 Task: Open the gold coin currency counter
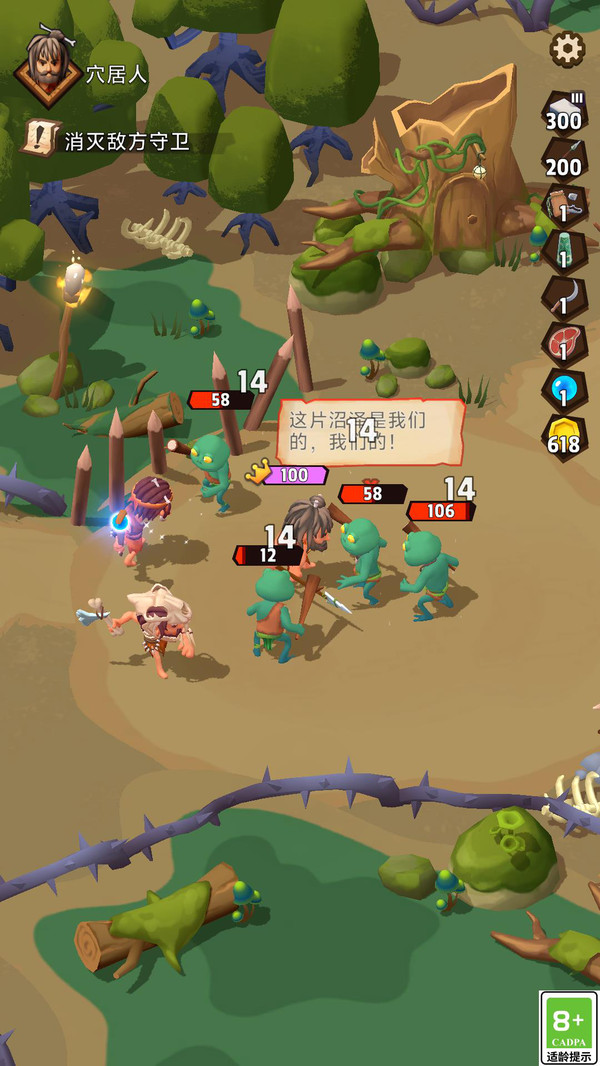click(564, 437)
